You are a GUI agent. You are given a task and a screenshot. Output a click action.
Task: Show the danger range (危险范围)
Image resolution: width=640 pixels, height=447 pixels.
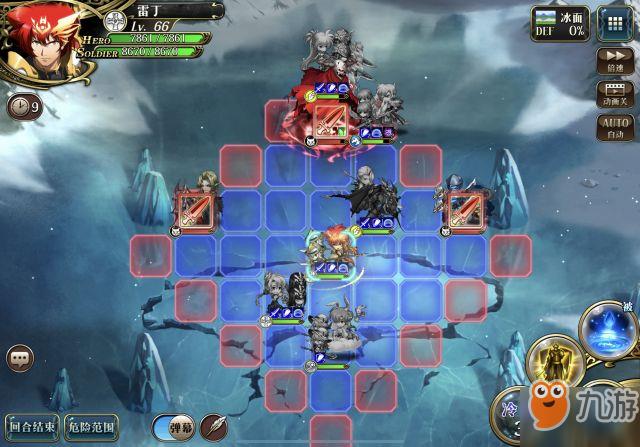pos(92,424)
